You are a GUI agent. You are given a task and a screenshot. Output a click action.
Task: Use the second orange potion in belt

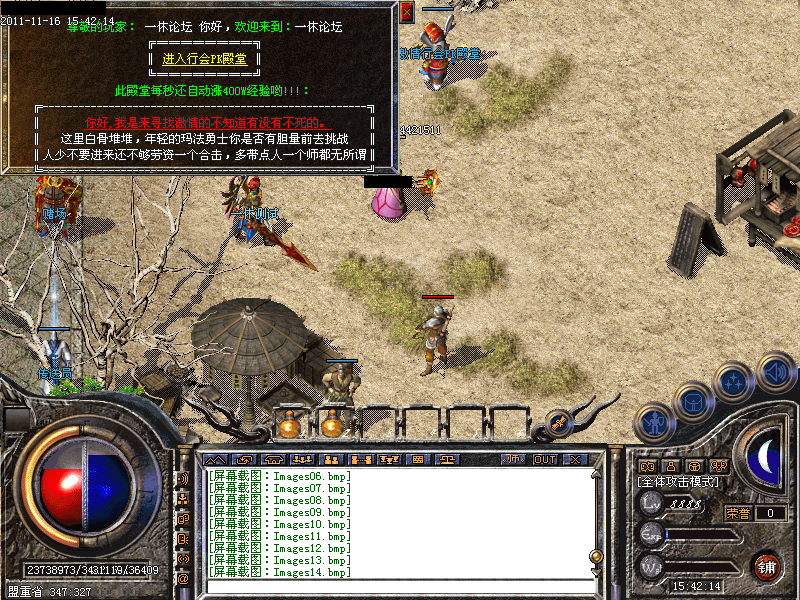[x=331, y=425]
